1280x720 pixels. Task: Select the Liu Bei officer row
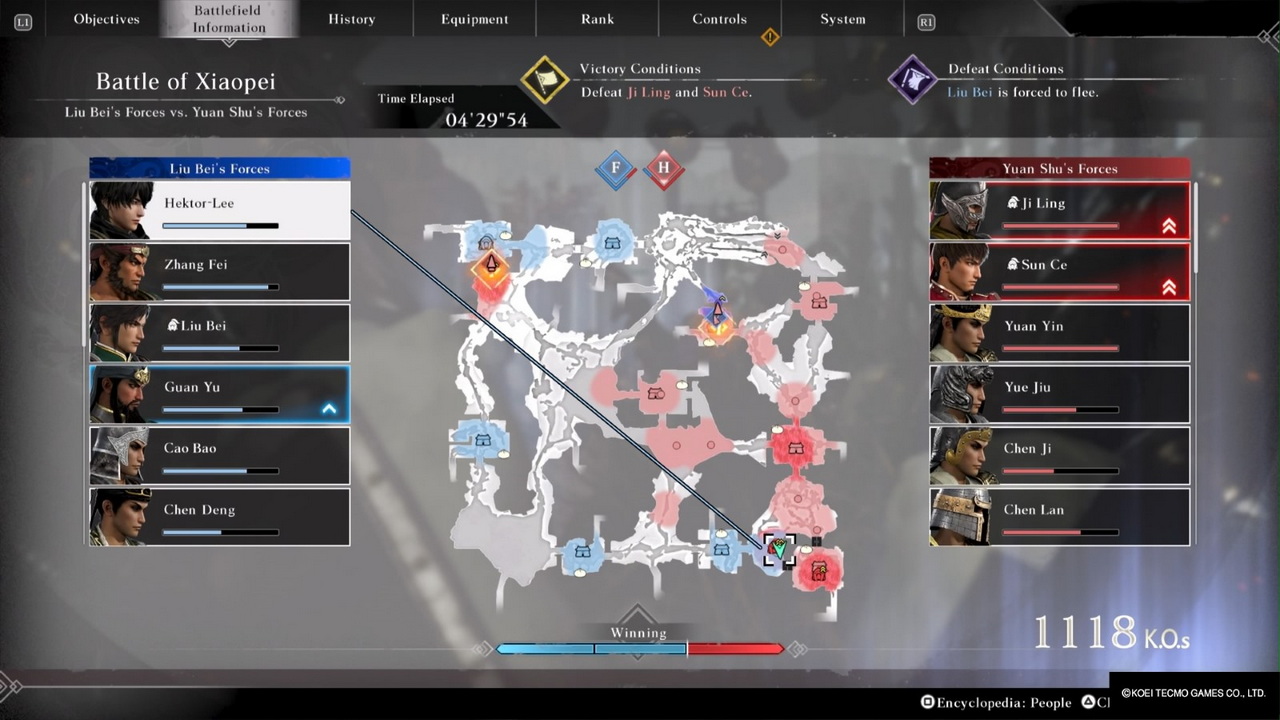220,332
